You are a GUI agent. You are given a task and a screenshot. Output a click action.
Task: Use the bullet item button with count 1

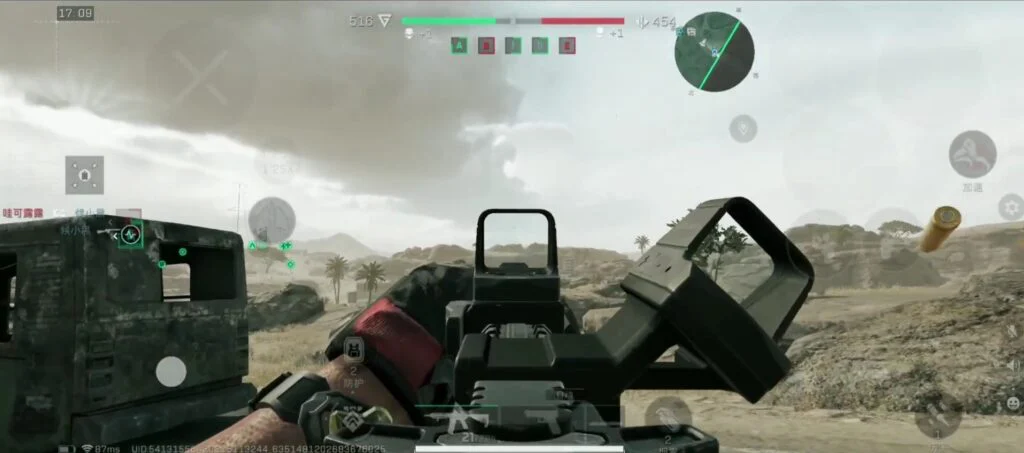point(938,415)
